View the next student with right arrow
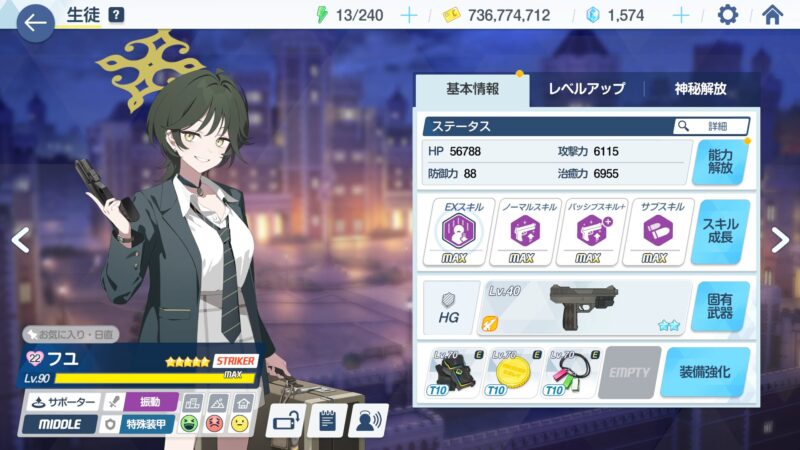The height and width of the screenshot is (450, 800). point(780,238)
